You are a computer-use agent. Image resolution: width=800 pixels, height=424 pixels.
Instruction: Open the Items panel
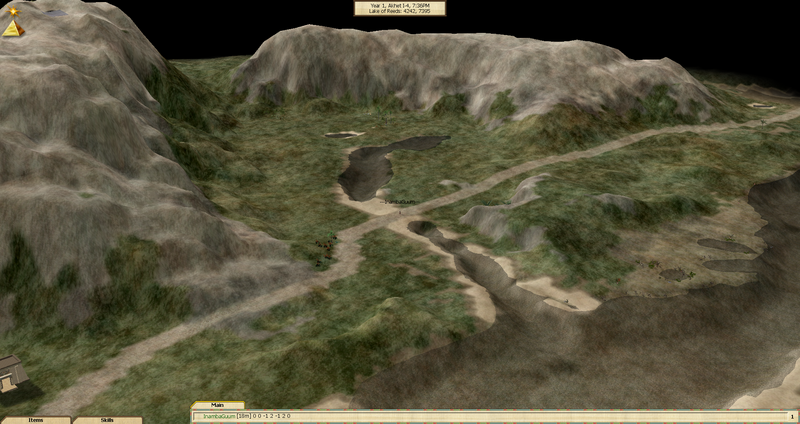pyautogui.click(x=35, y=420)
